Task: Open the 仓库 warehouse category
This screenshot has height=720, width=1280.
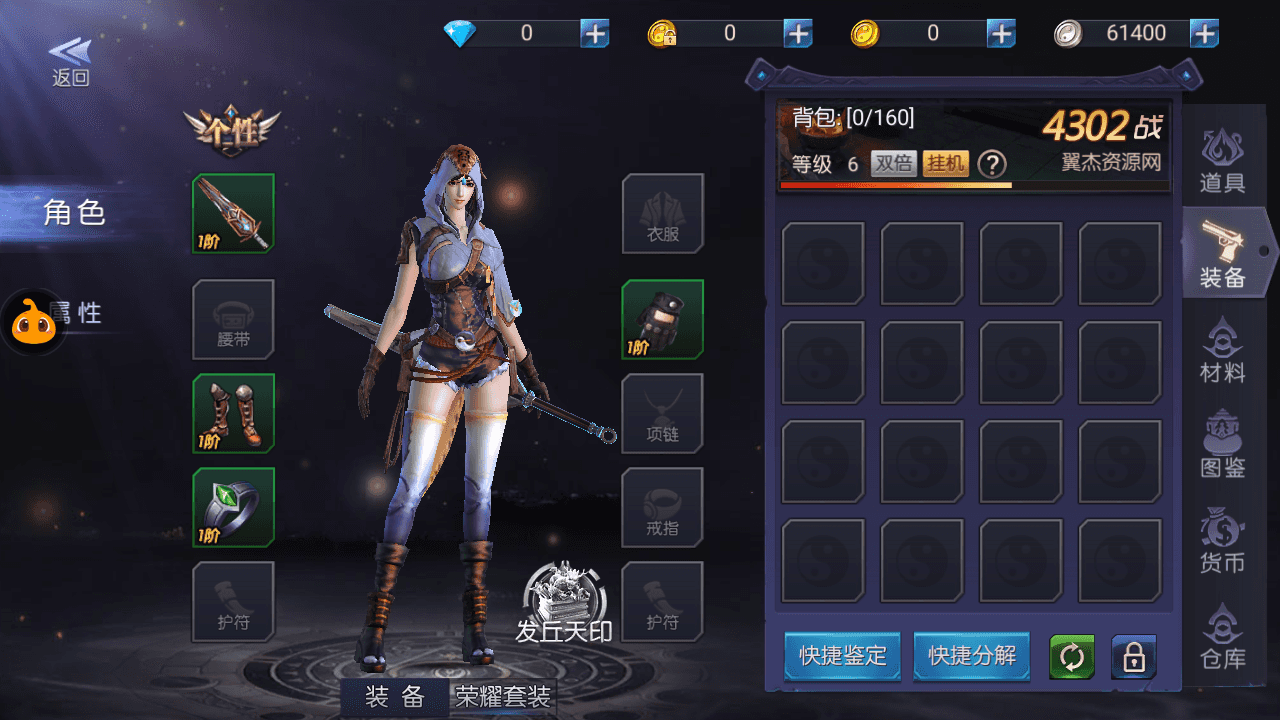Action: tap(1222, 638)
